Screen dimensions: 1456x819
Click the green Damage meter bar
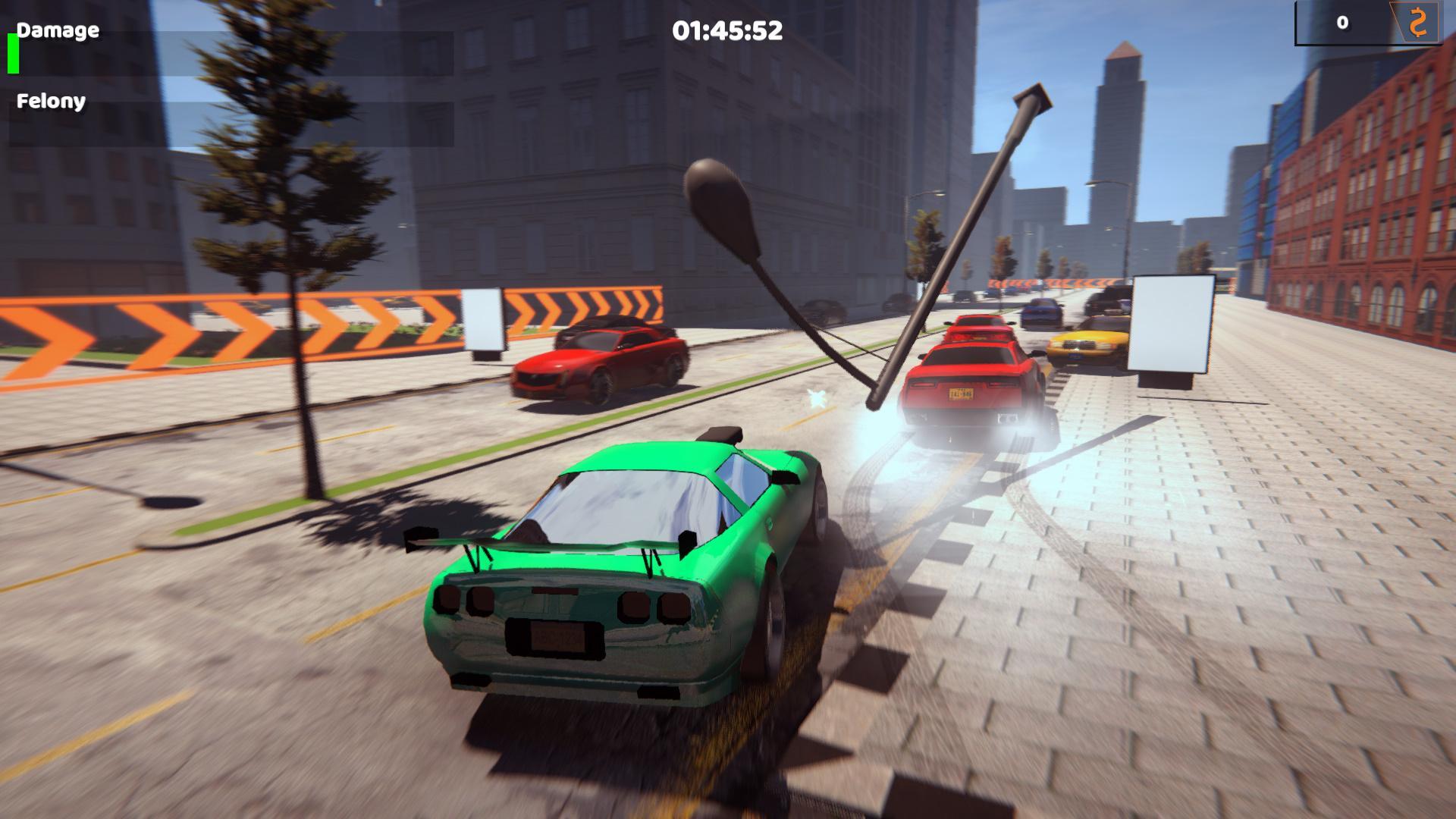pyautogui.click(x=12, y=56)
